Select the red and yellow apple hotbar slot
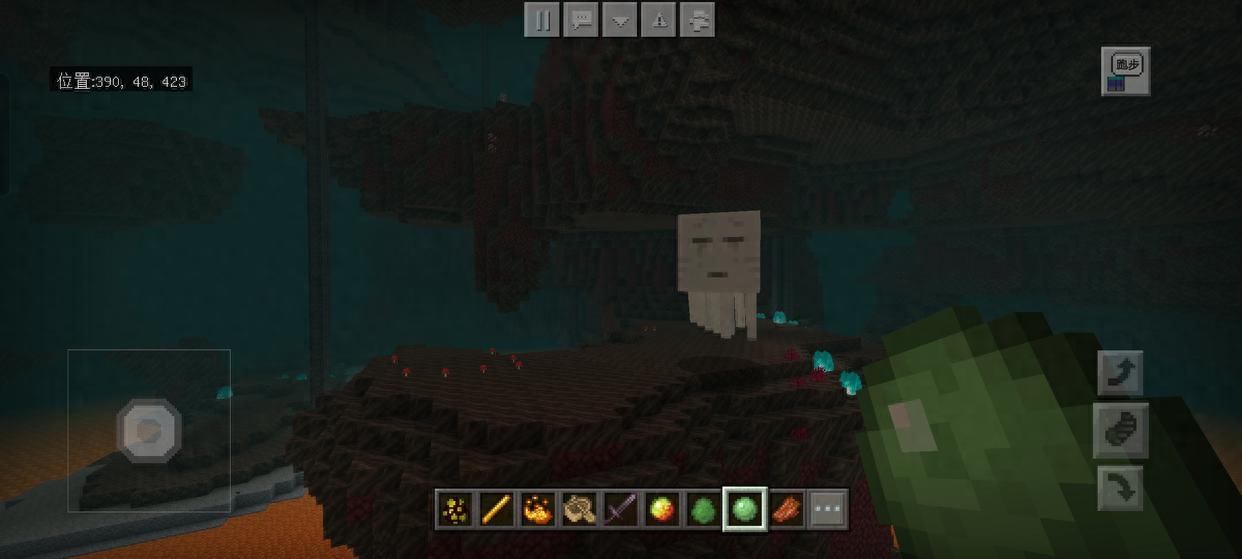The image size is (1242, 559). coord(661,510)
